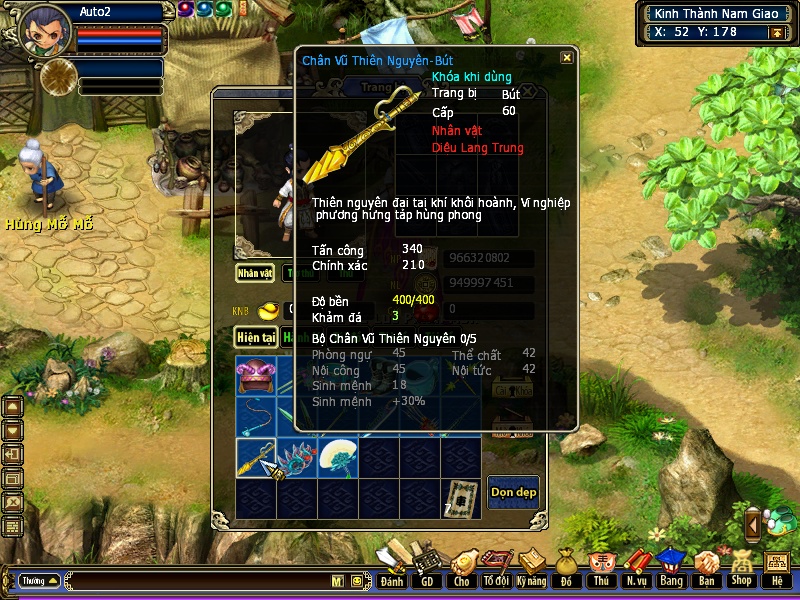The height and width of the screenshot is (600, 800).
Task: Select the Hiện tại bag tab
Action: (x=256, y=338)
